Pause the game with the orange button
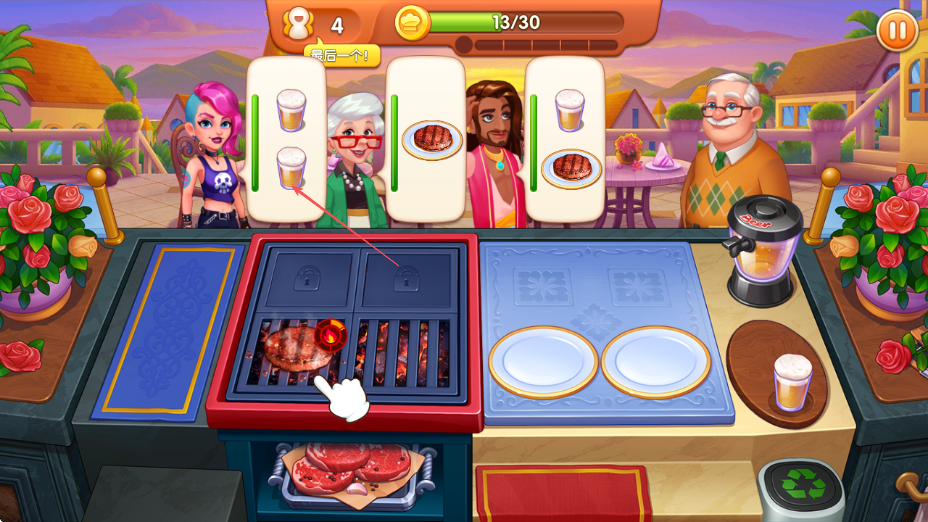Screen dimensions: 928x522 click(x=897, y=30)
